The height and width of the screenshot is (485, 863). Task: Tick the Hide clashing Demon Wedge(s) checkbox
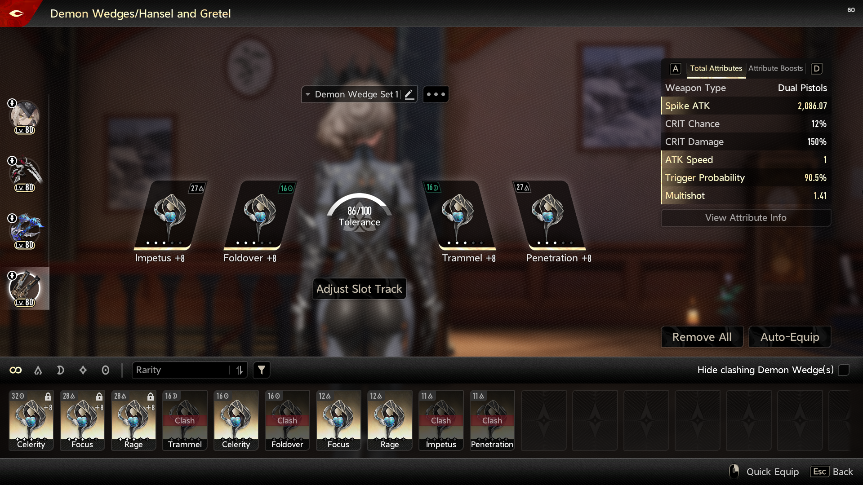843,370
